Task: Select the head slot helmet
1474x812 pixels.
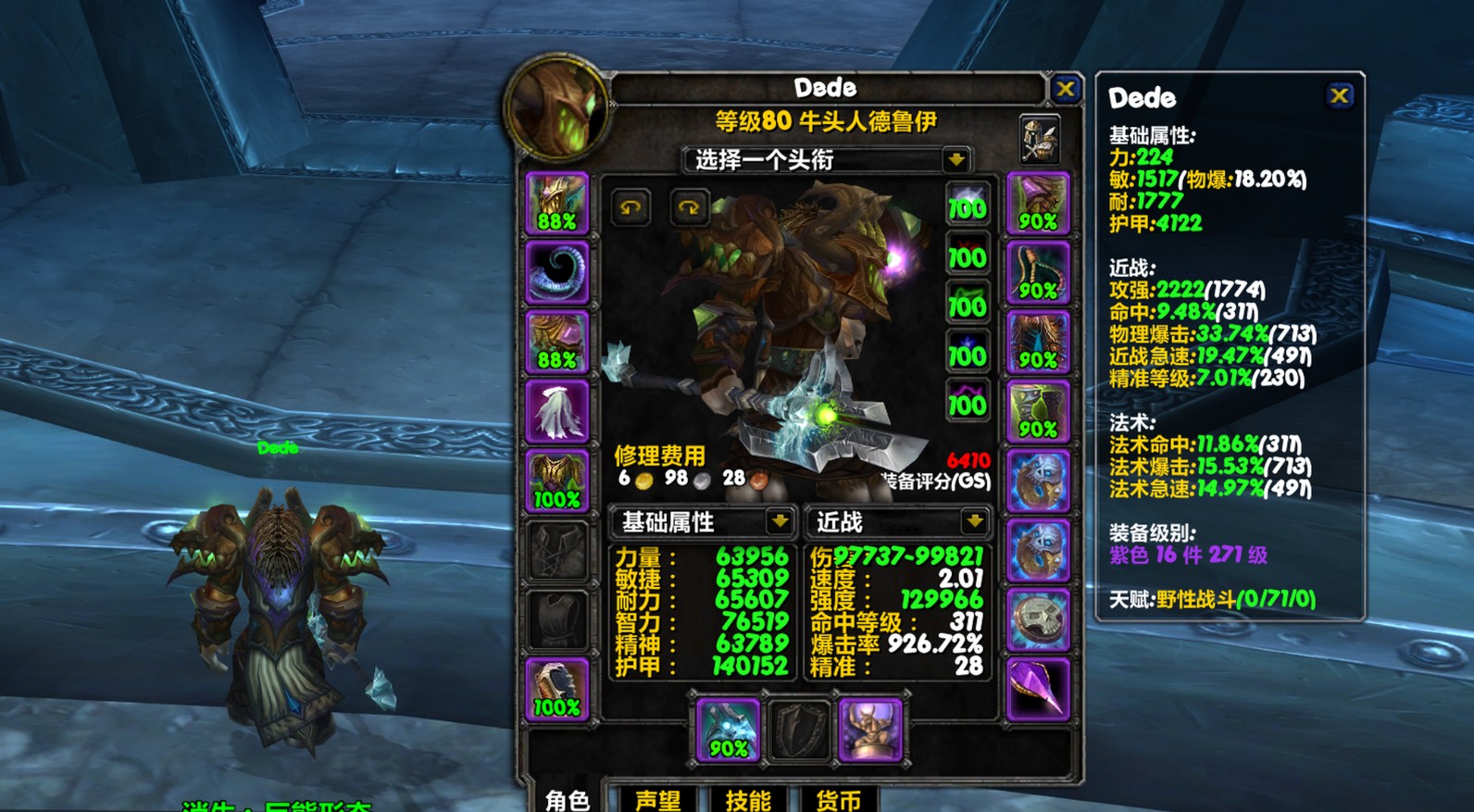Action: (x=556, y=203)
